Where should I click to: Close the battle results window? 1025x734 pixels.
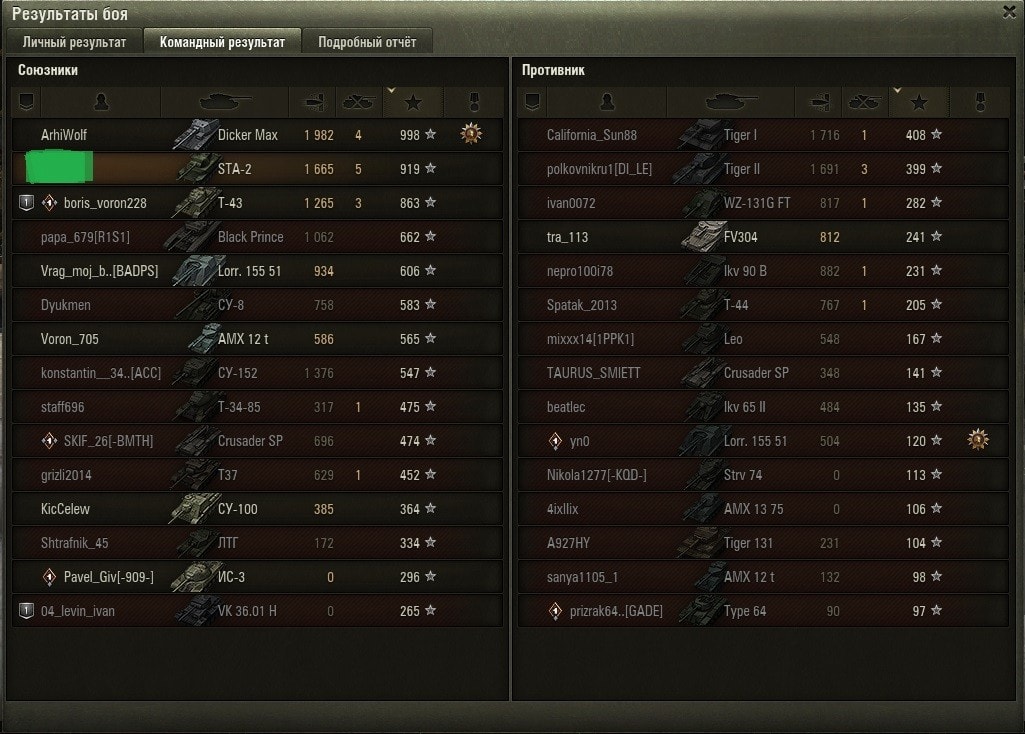[1009, 12]
